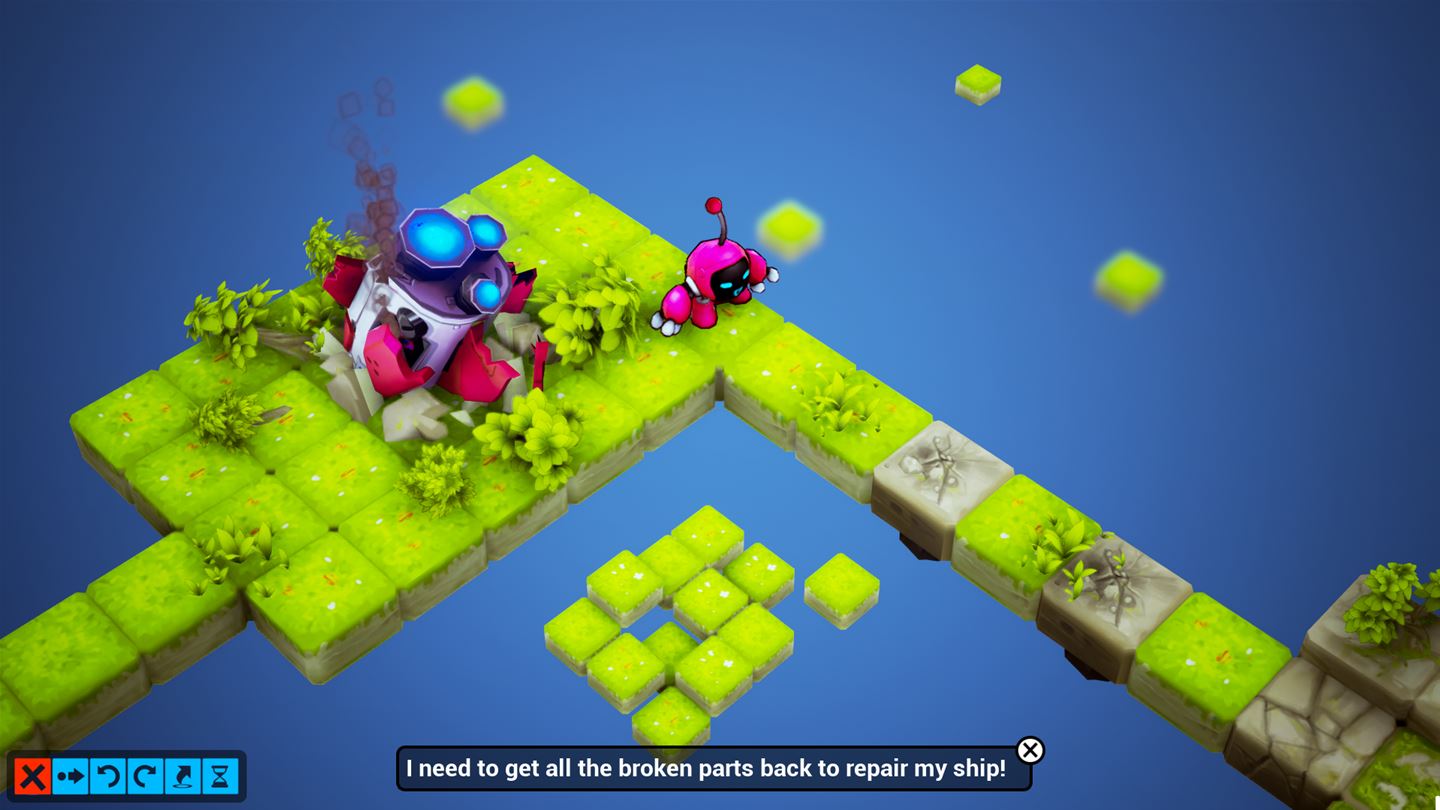The height and width of the screenshot is (810, 1440).
Task: Select the move forward arrow command icon
Action: (x=70, y=776)
